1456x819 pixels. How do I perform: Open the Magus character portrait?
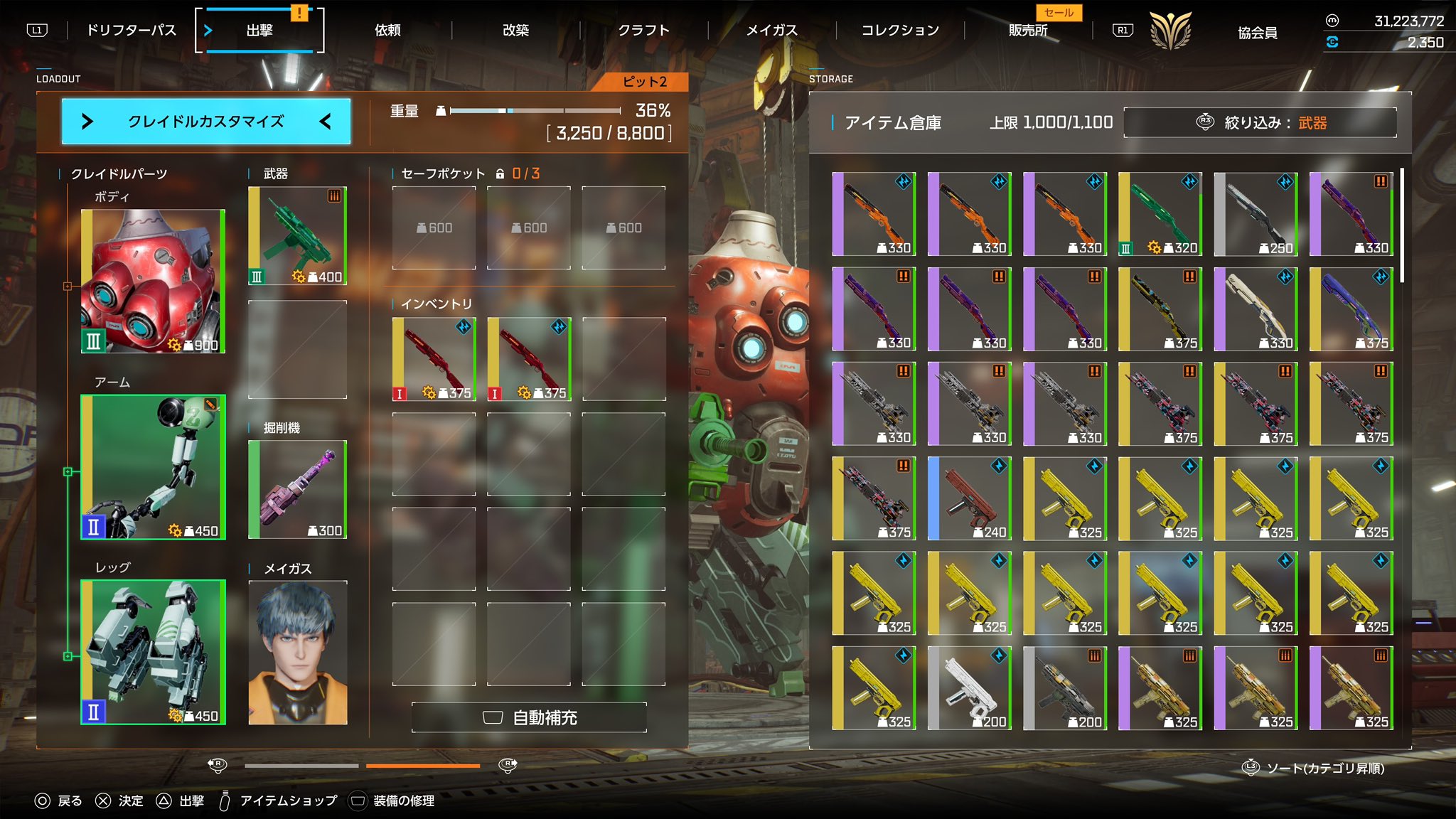298,653
